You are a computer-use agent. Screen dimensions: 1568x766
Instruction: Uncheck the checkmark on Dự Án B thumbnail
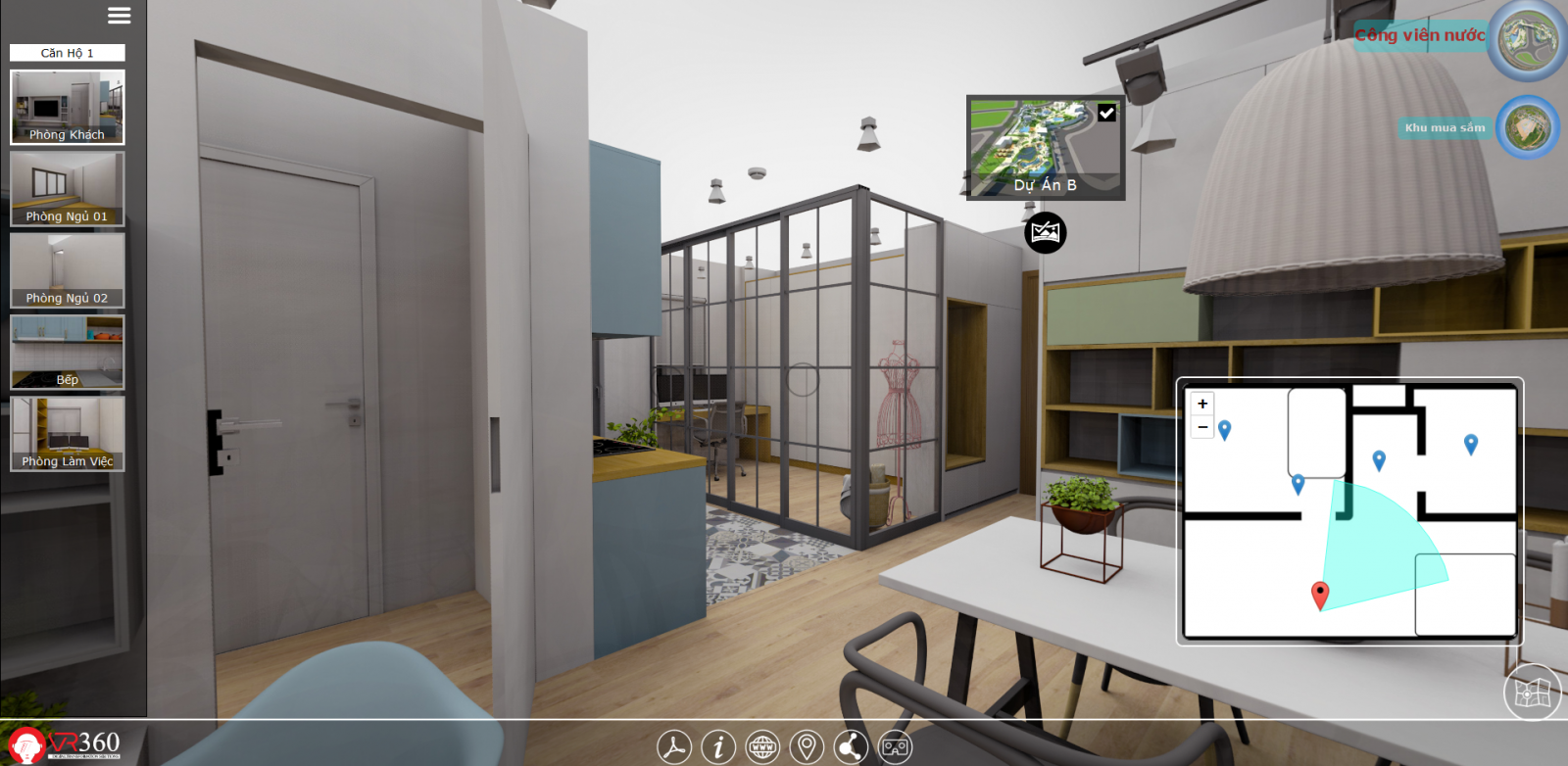[1107, 113]
